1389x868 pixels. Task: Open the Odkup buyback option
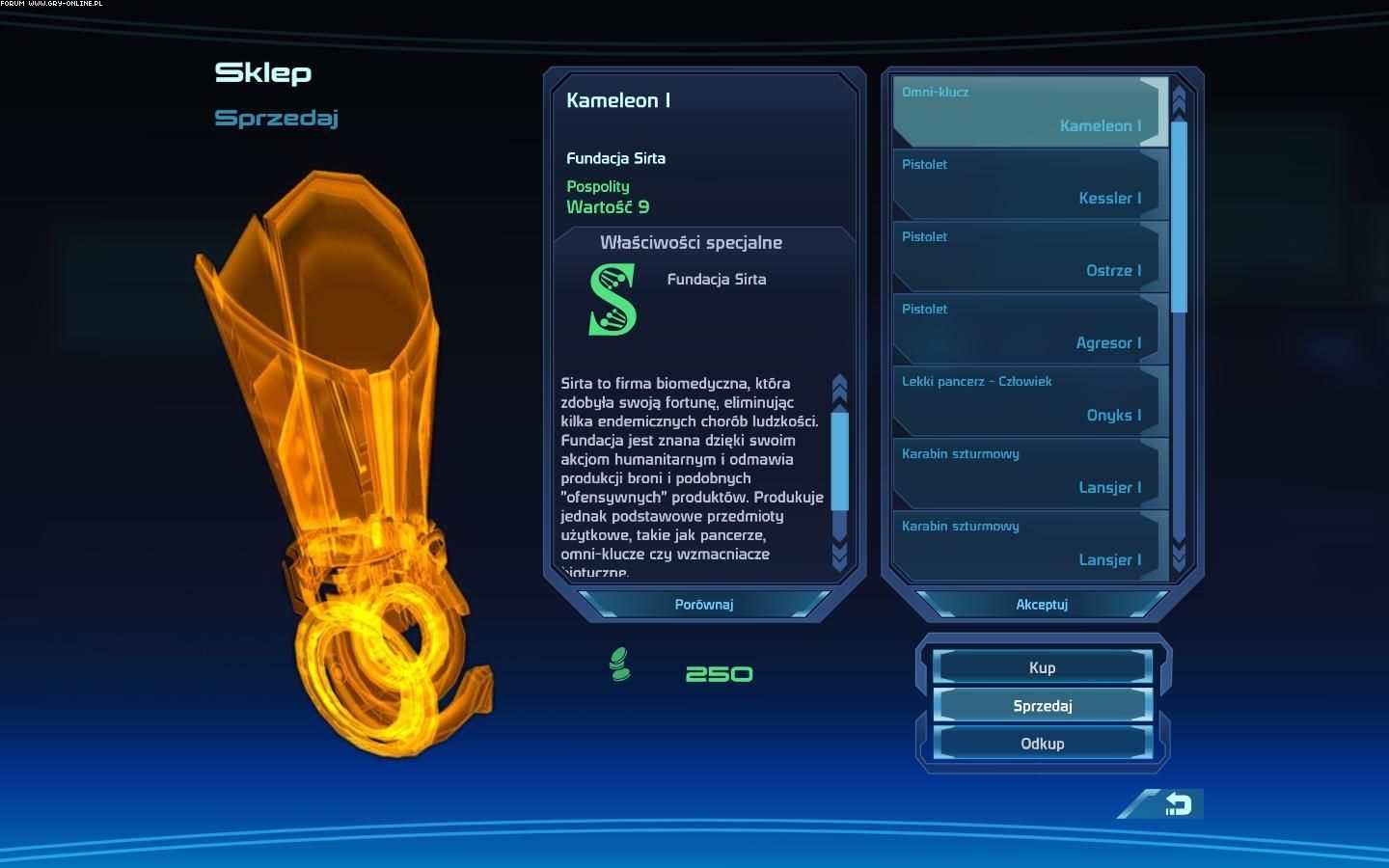[x=1042, y=744]
